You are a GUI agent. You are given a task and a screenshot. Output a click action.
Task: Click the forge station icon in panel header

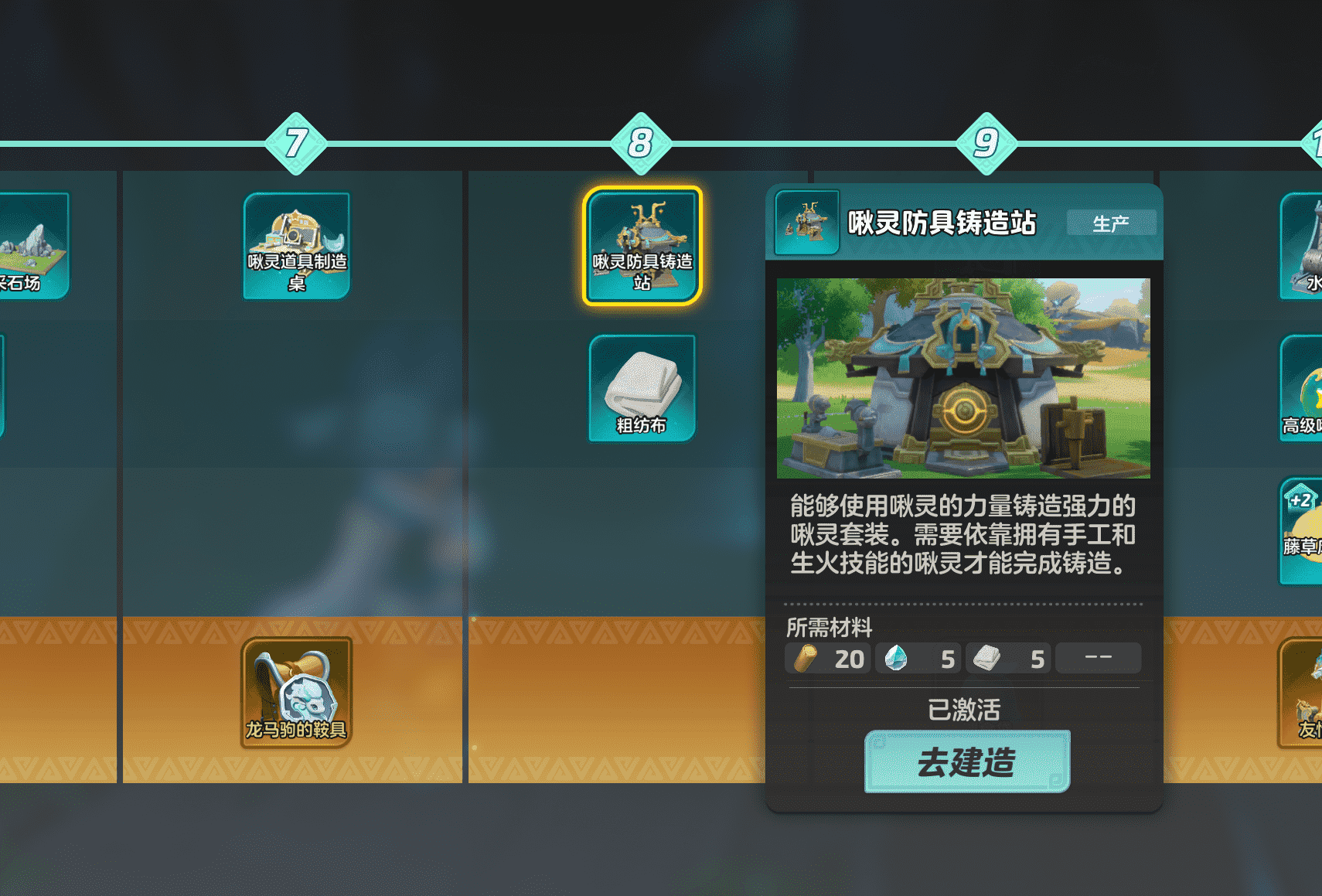(807, 223)
